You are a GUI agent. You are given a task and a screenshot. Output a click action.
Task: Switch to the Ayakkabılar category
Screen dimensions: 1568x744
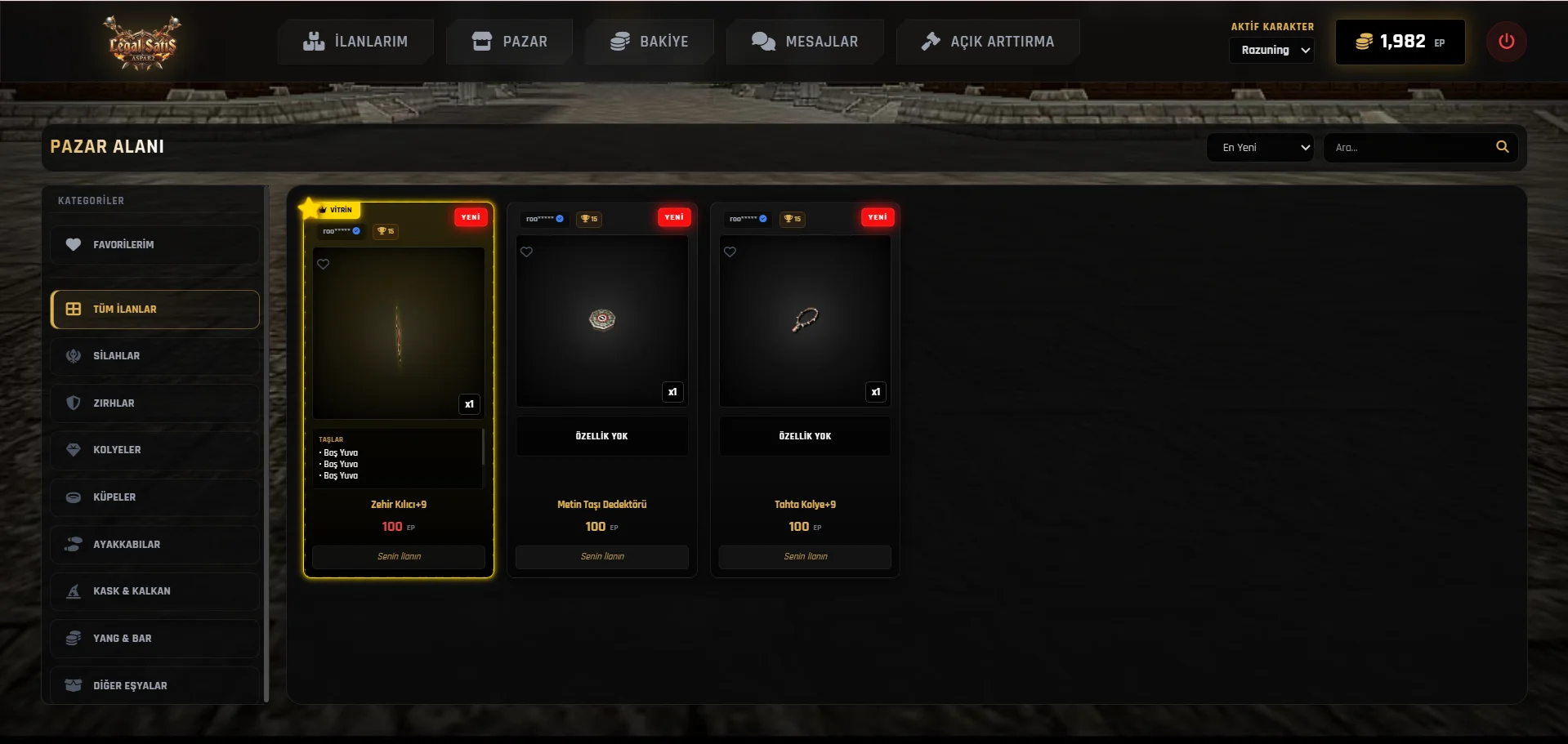[154, 545]
